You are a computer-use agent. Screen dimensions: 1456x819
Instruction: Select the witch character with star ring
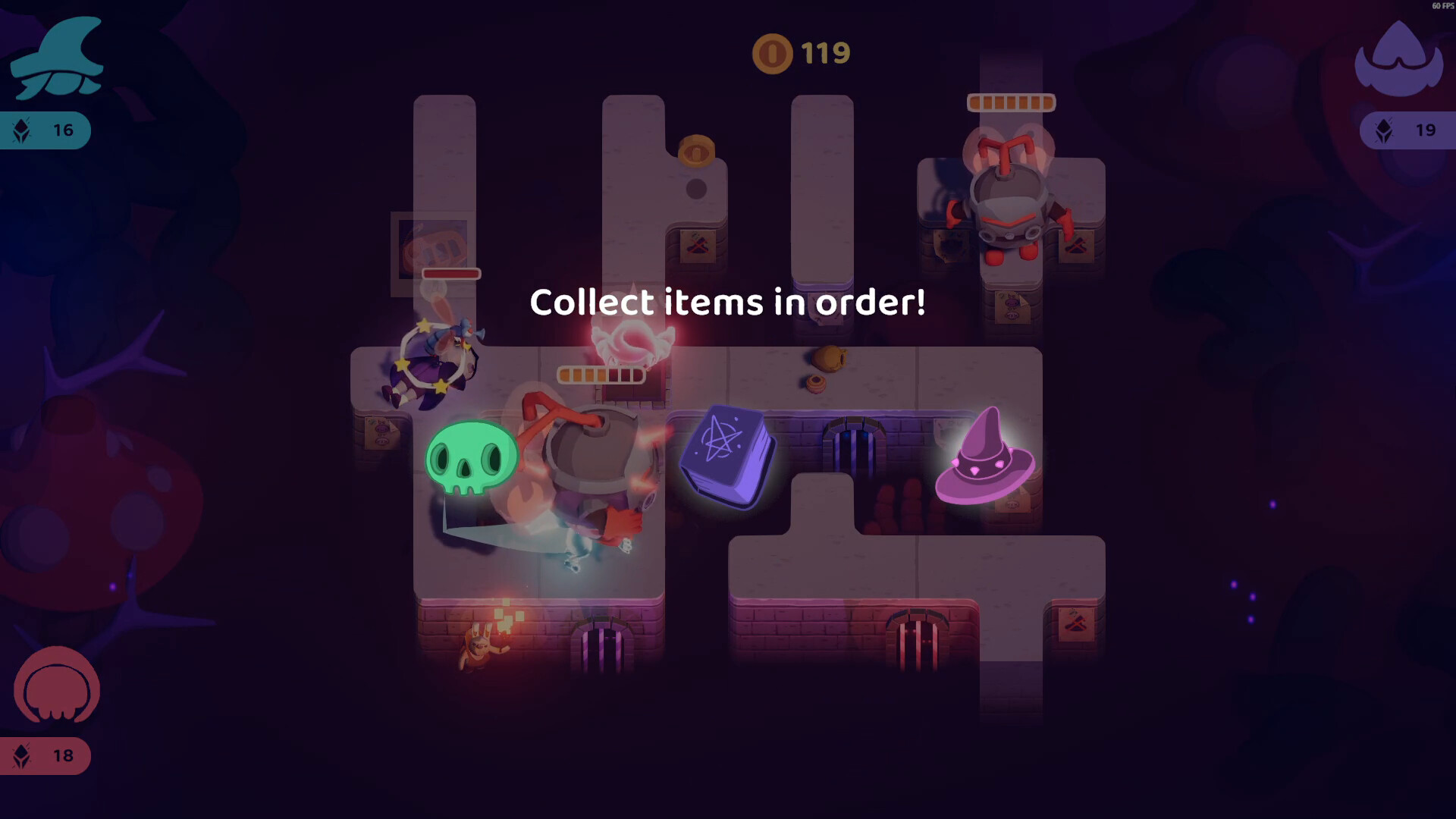[x=432, y=364]
